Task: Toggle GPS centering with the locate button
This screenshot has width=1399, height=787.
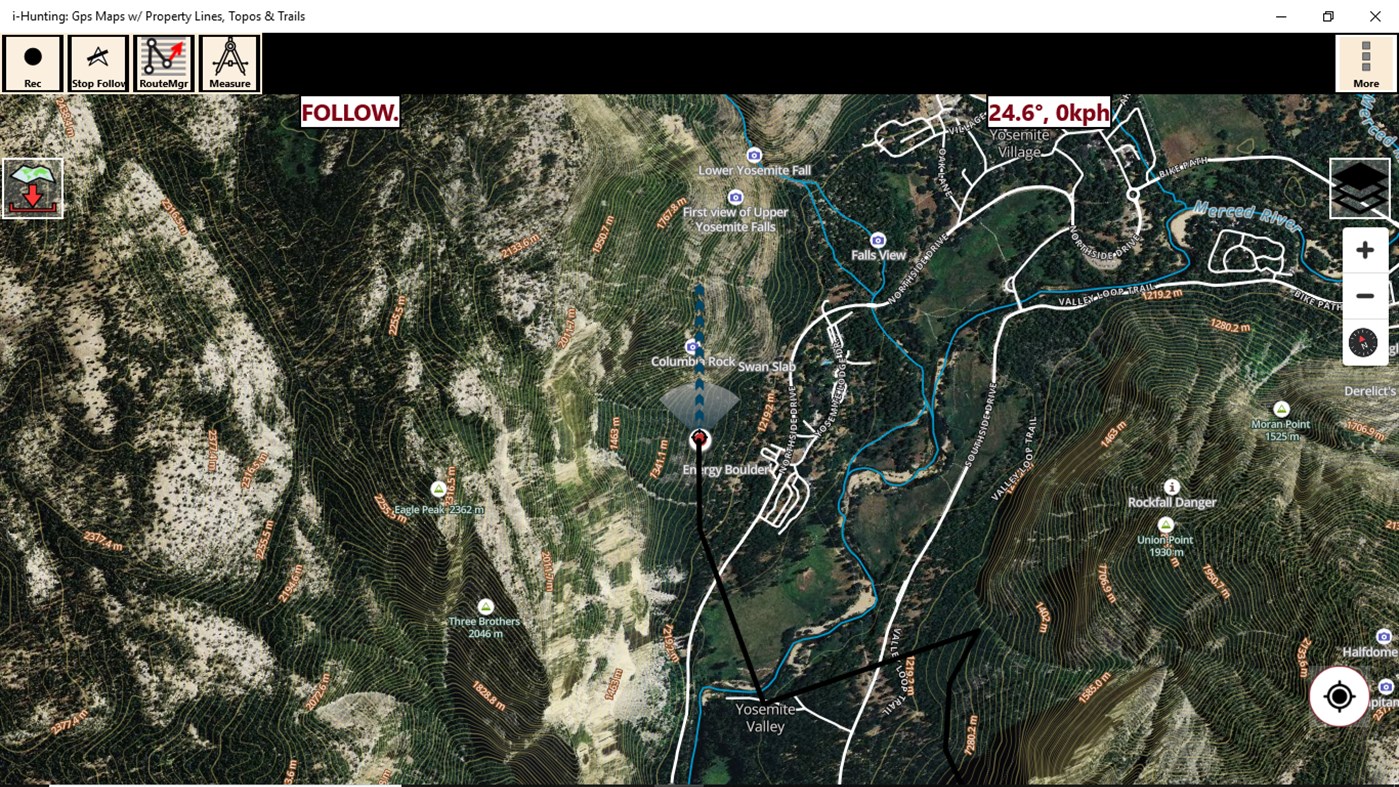Action: (x=1339, y=696)
